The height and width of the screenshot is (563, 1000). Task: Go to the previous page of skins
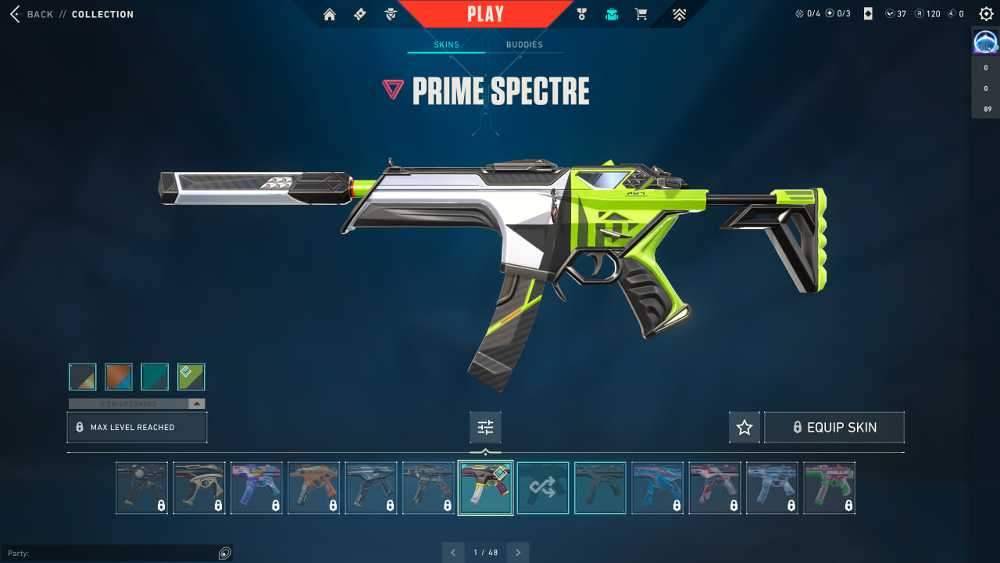(x=454, y=552)
